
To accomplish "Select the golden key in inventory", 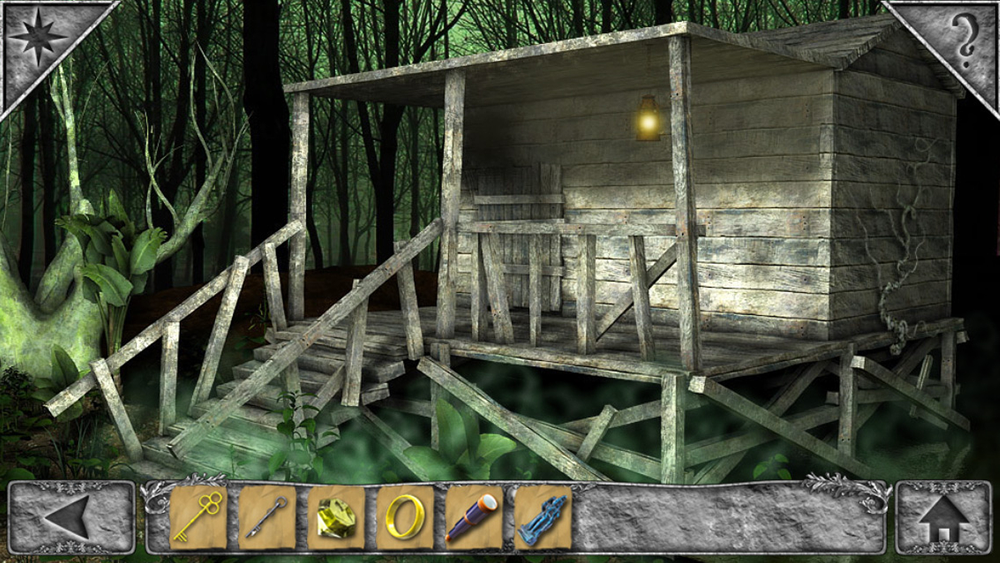I will click(198, 517).
